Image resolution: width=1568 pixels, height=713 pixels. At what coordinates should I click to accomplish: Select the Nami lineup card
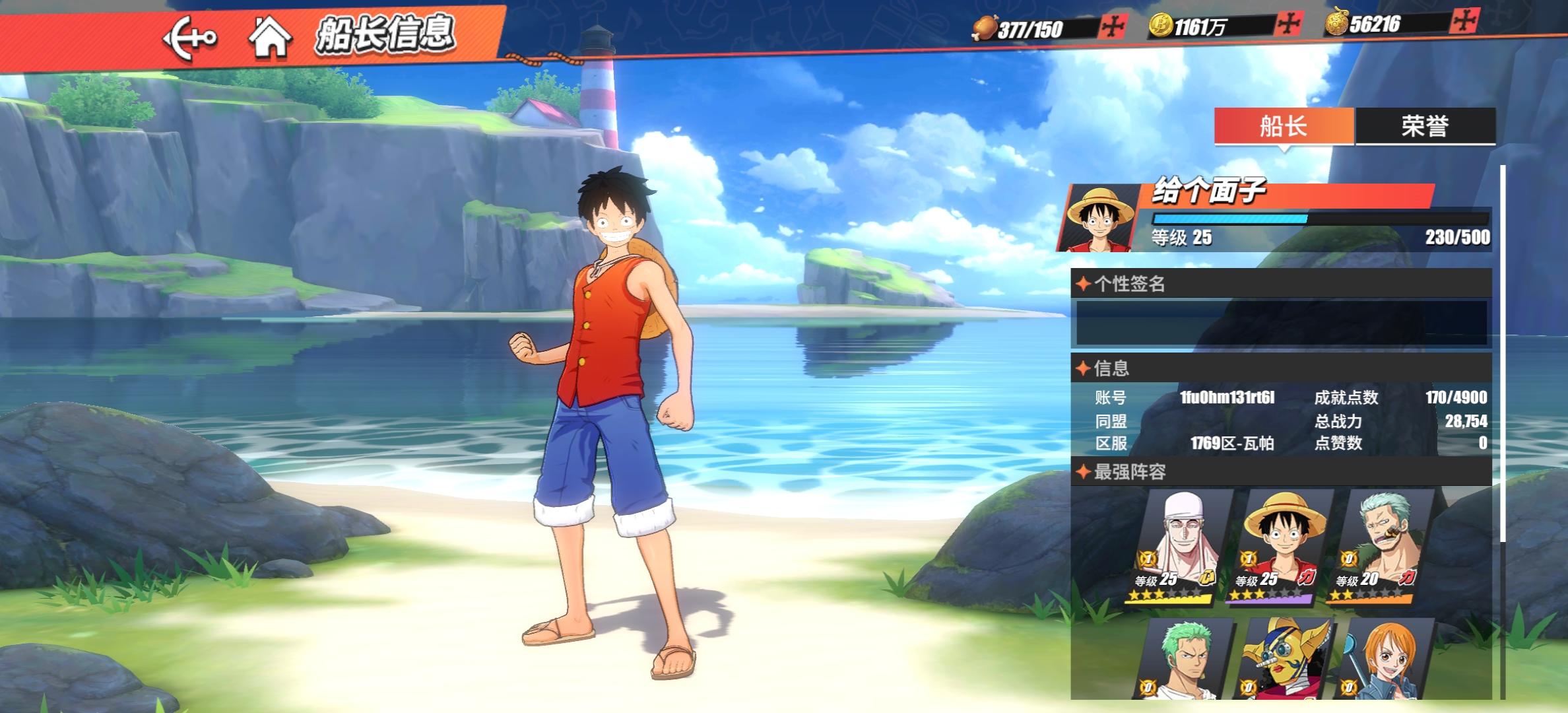[x=1382, y=660]
